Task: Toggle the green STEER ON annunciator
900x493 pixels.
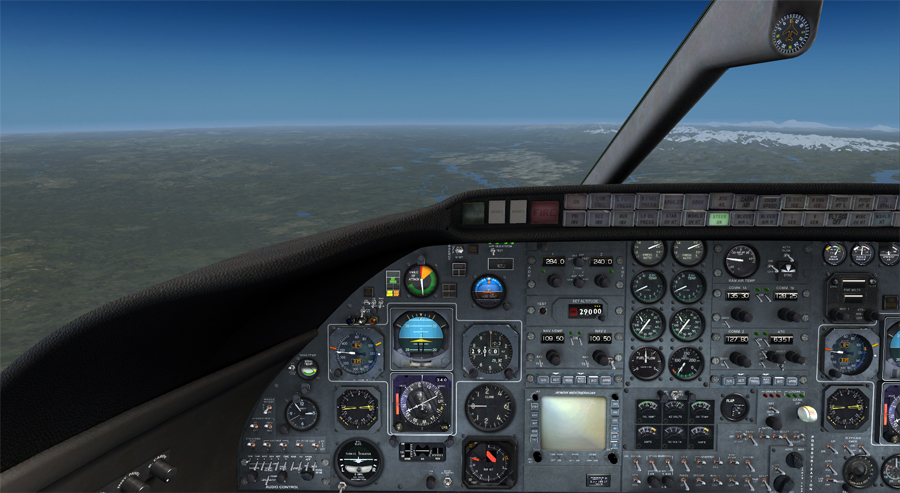Action: [719, 218]
